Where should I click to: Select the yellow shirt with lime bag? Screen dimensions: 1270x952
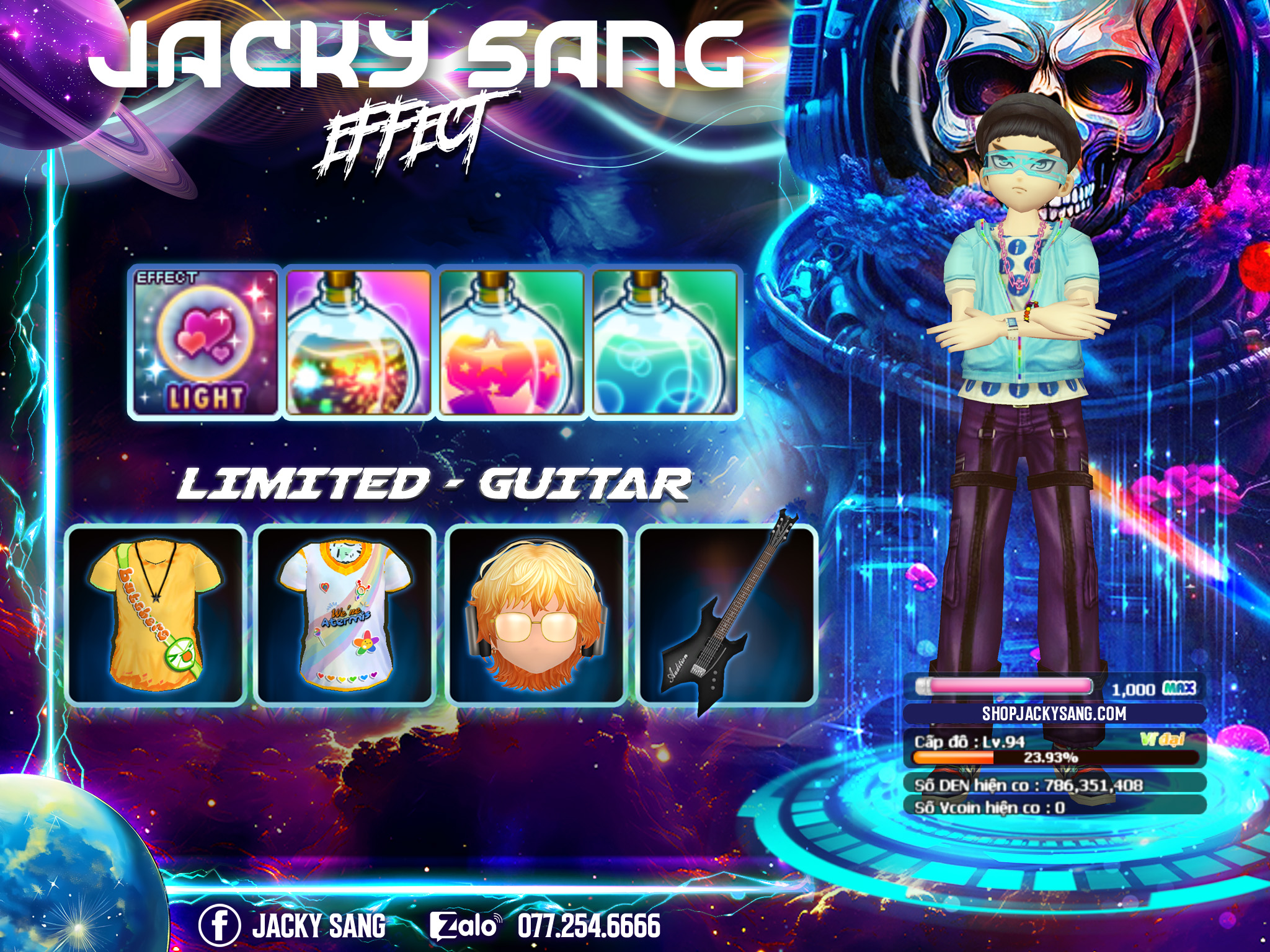[x=156, y=615]
